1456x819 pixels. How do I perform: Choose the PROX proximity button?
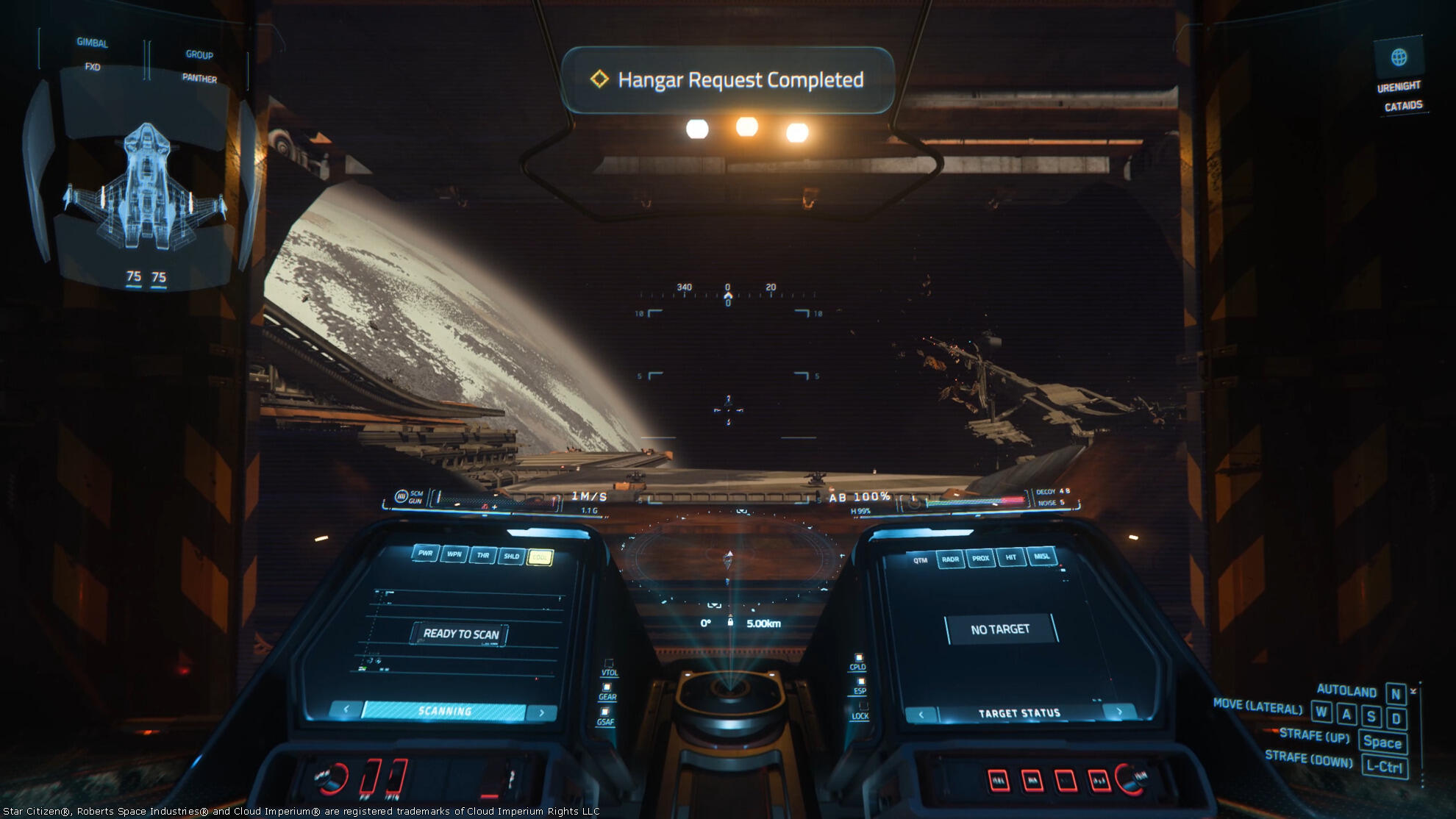click(980, 558)
